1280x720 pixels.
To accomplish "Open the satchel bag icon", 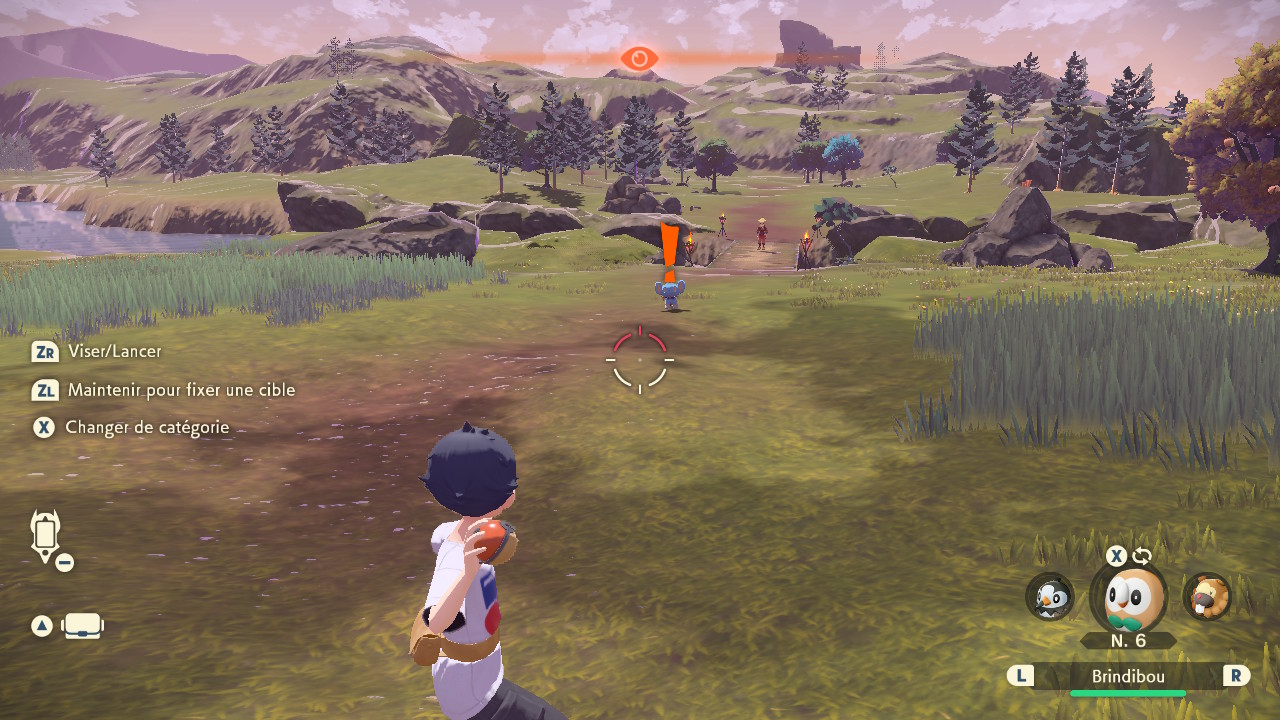I will tap(83, 627).
